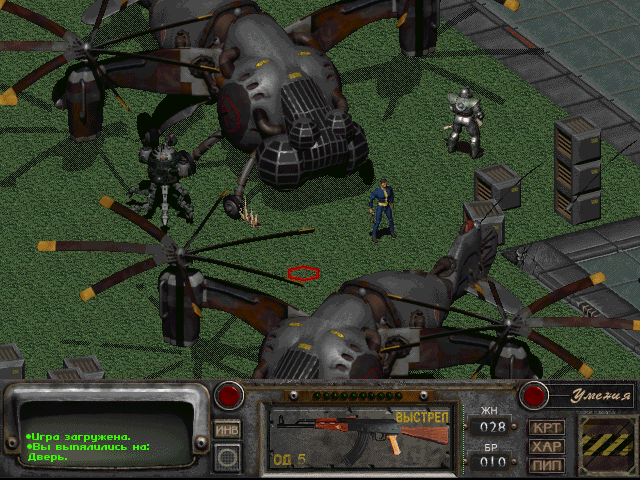Click the green message log display
The height and width of the screenshot is (480, 640).
105,437
